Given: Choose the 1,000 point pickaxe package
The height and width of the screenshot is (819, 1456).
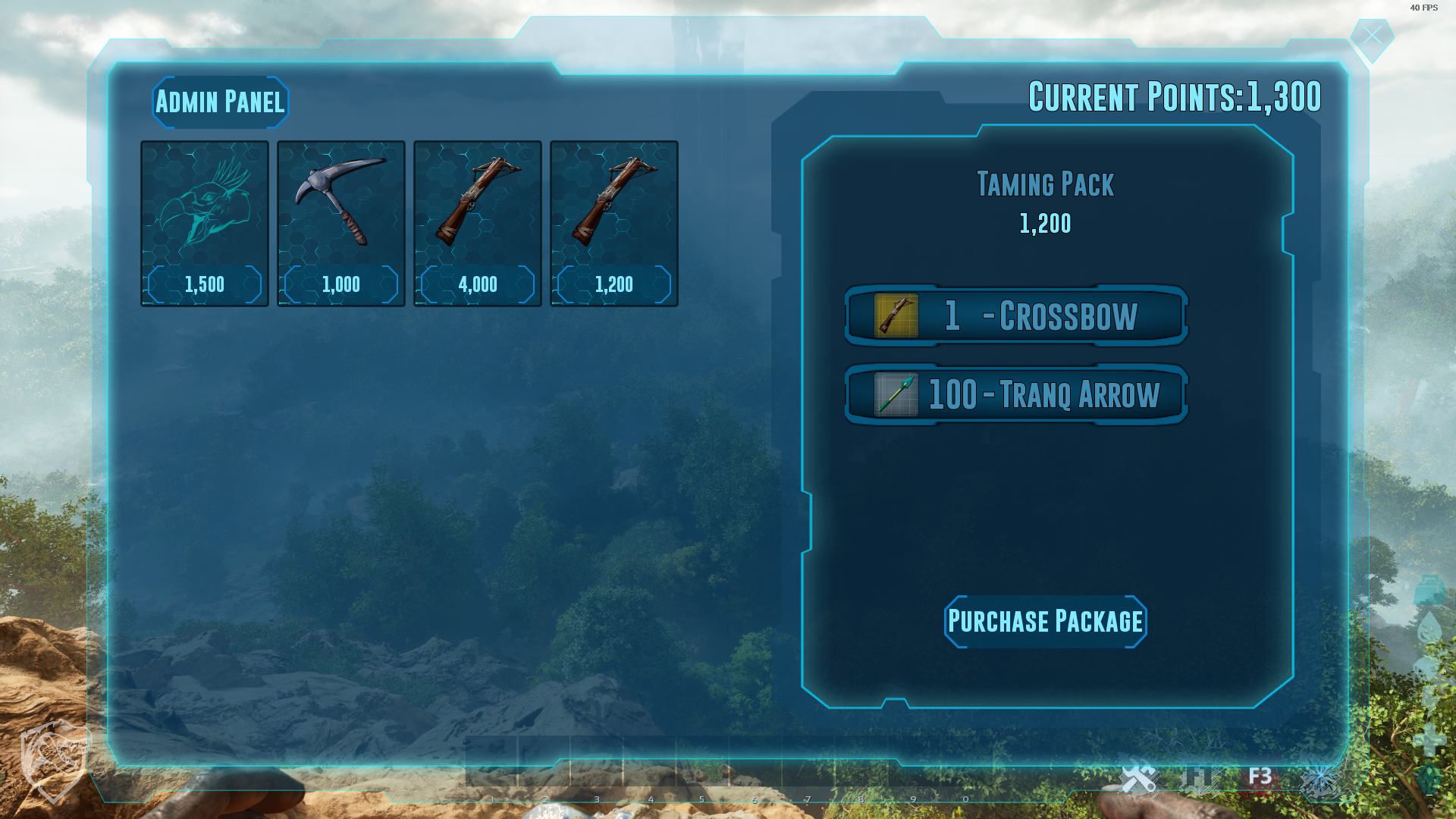Looking at the screenshot, I should pos(341,224).
